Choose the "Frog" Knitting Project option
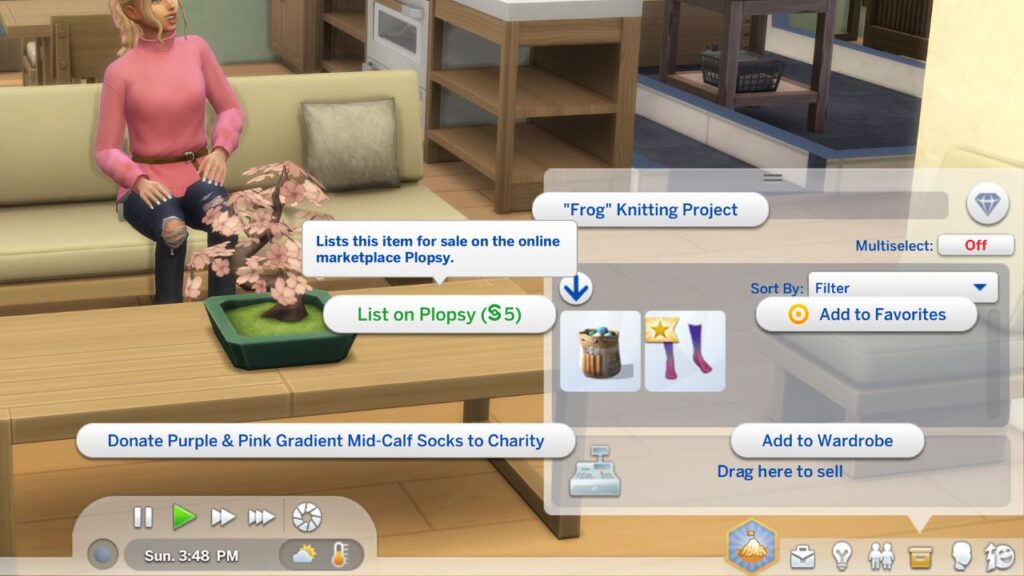The width and height of the screenshot is (1024, 576). tap(650, 210)
